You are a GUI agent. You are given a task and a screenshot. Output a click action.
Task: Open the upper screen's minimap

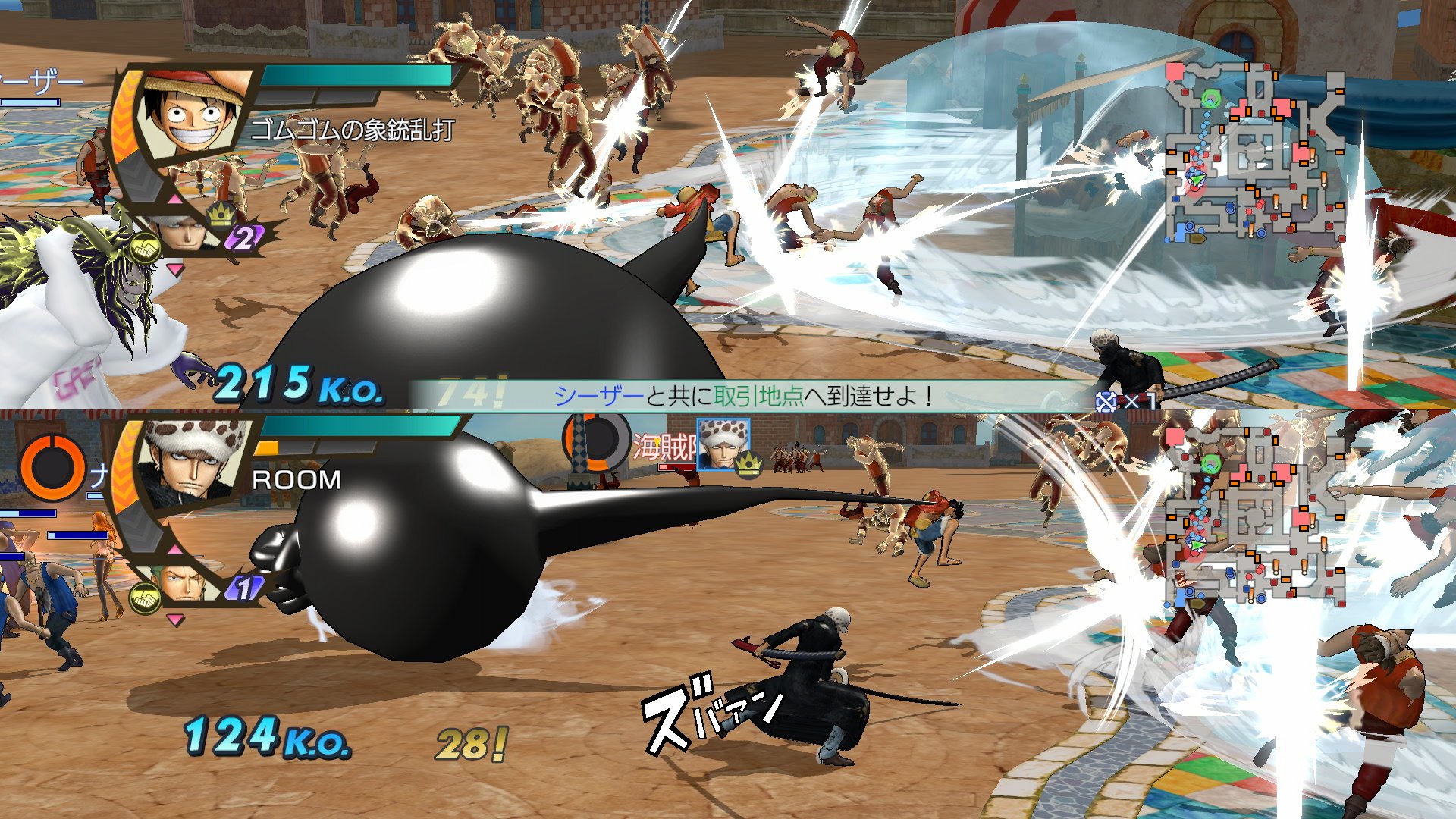pos(1255,152)
